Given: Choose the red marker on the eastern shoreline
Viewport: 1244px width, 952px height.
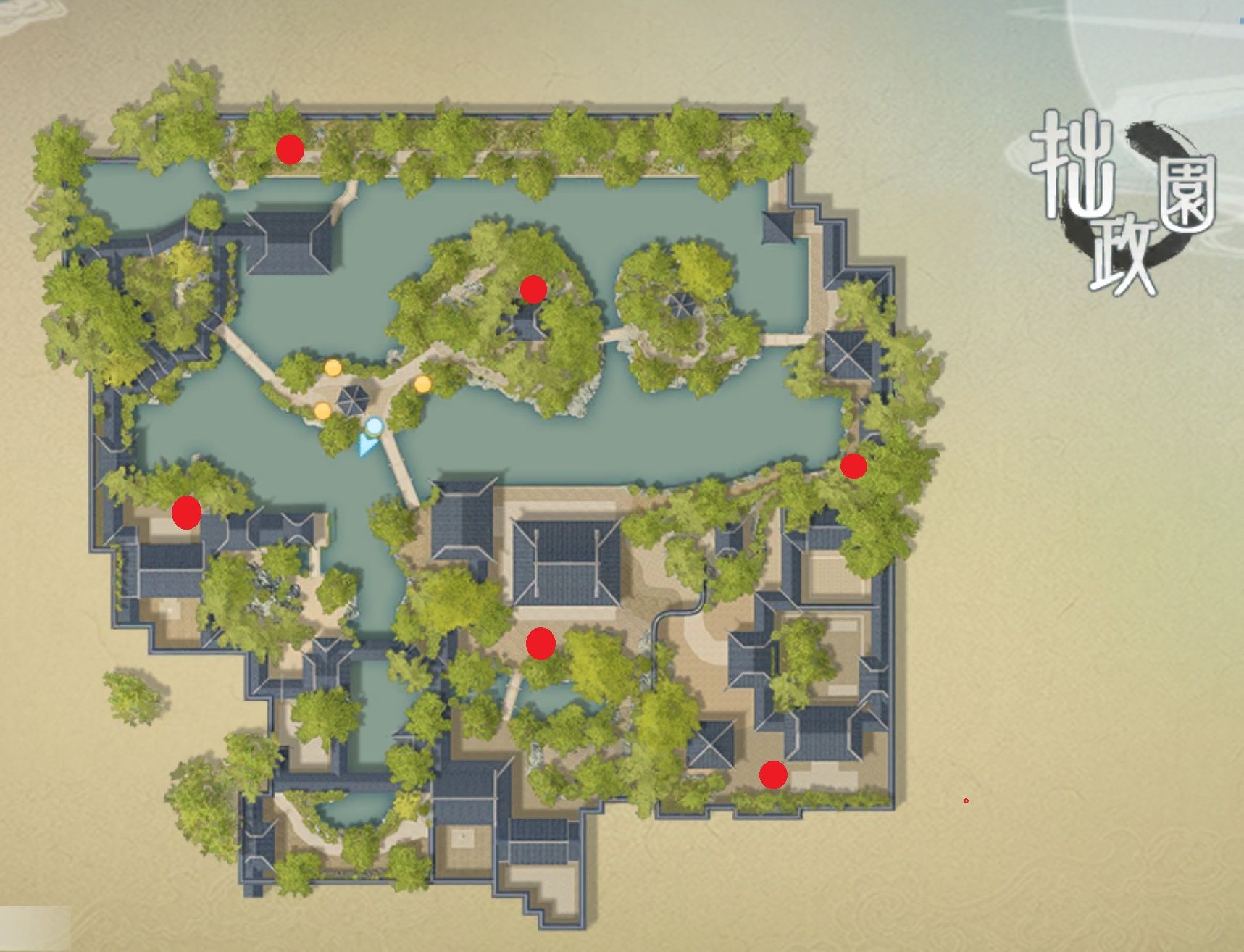Looking at the screenshot, I should click(853, 467).
